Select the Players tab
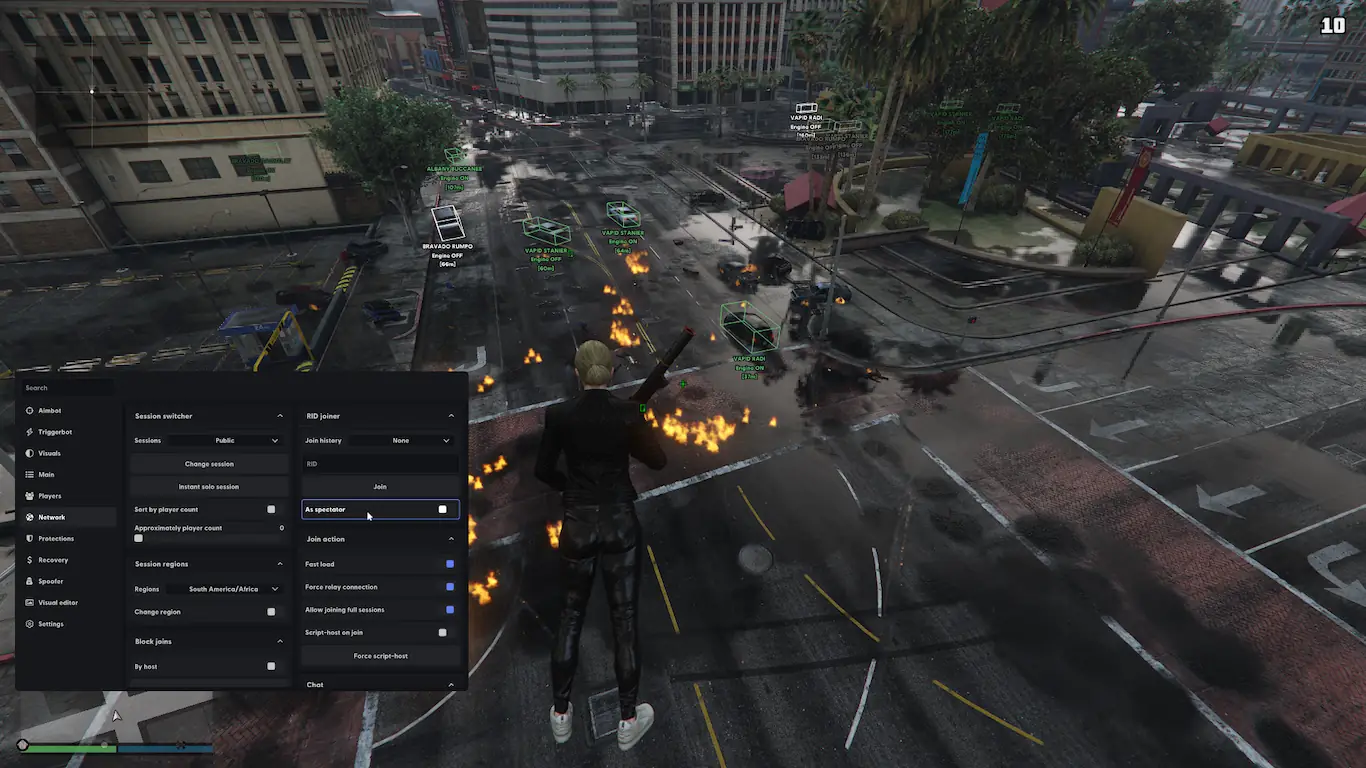1366x768 pixels. coord(50,496)
